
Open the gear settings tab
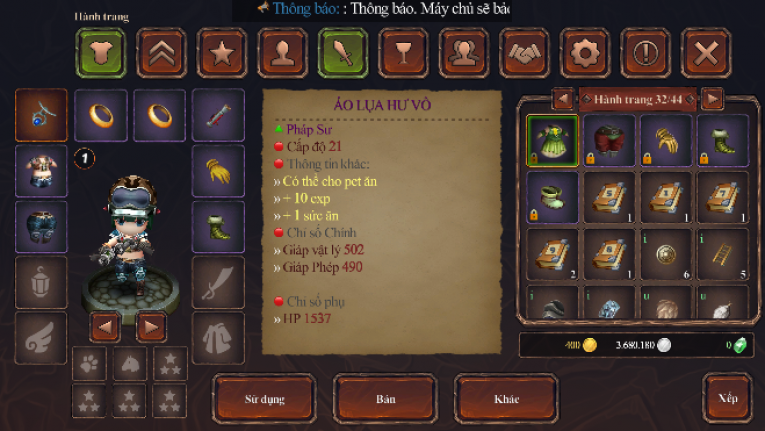tap(584, 53)
